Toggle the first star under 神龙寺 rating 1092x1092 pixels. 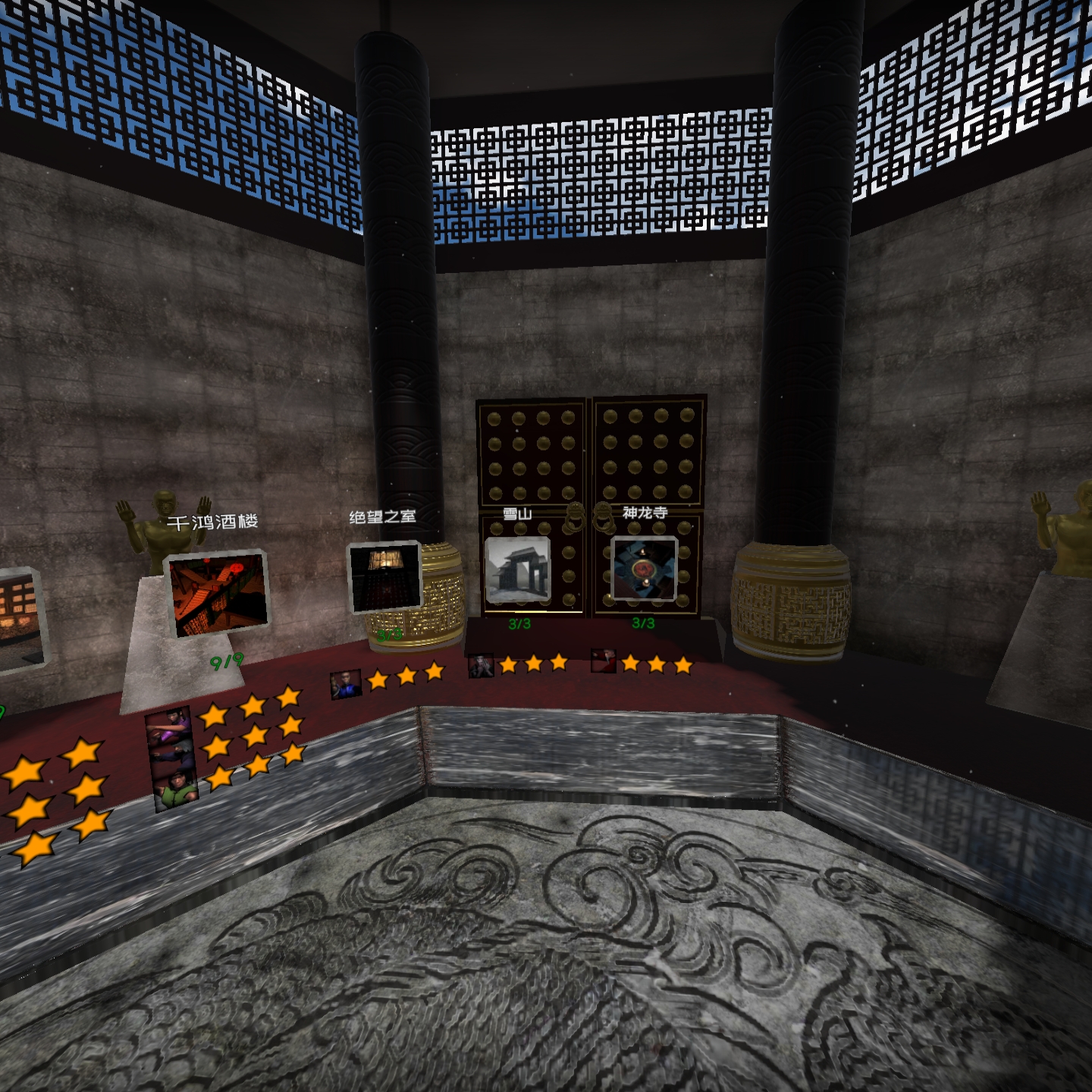(632, 664)
